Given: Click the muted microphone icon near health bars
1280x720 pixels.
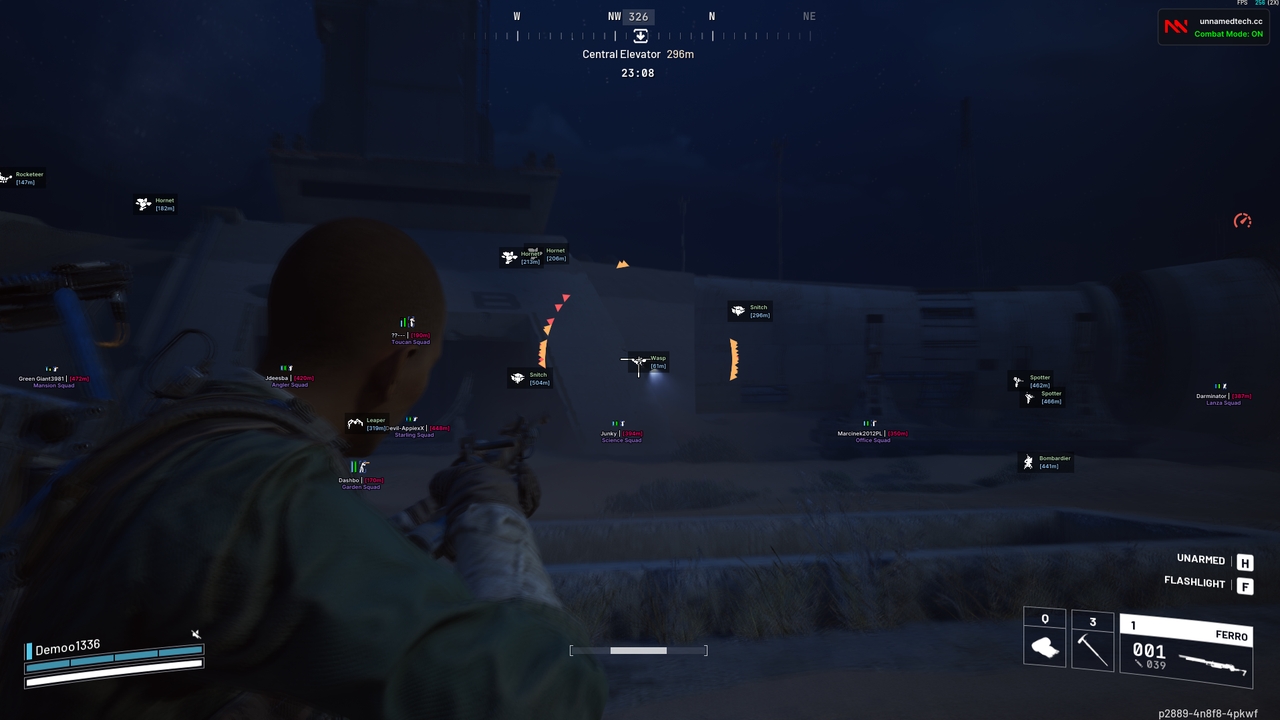Looking at the screenshot, I should click(x=196, y=634).
